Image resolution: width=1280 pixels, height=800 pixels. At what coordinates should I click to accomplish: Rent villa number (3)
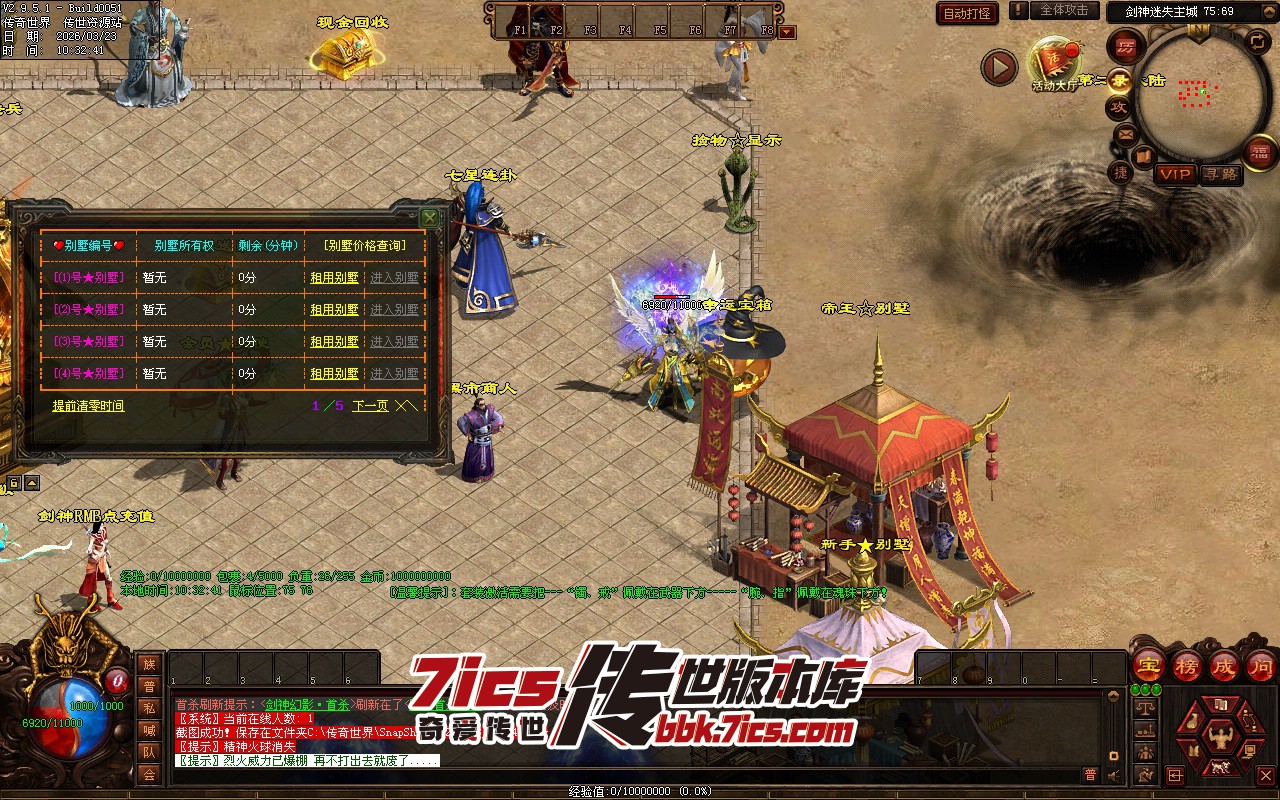click(334, 342)
